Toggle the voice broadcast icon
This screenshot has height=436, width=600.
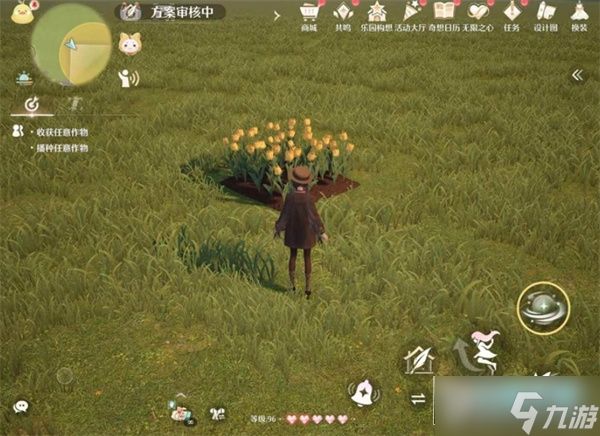128,78
